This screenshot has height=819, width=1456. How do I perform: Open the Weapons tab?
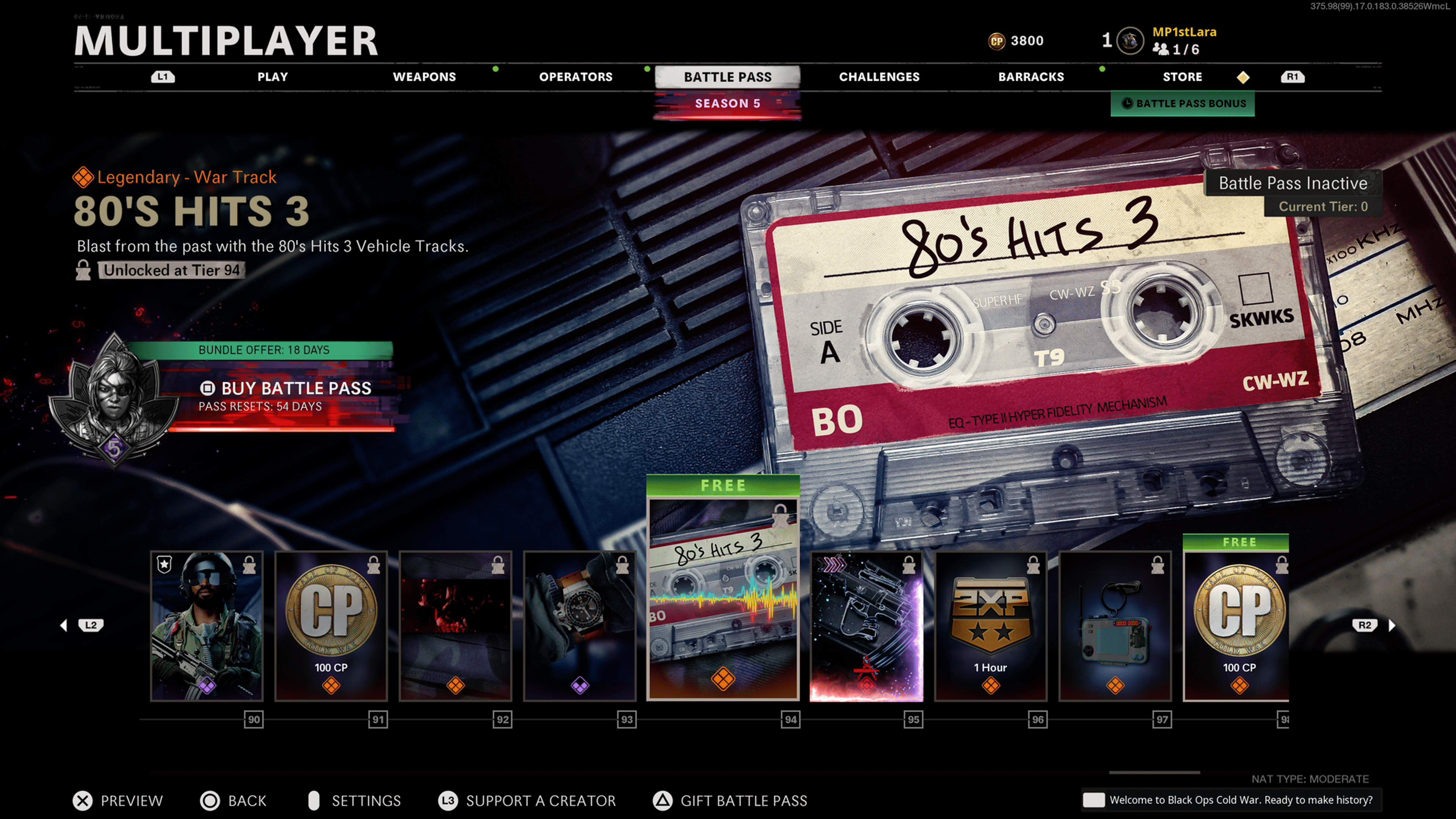tap(424, 77)
